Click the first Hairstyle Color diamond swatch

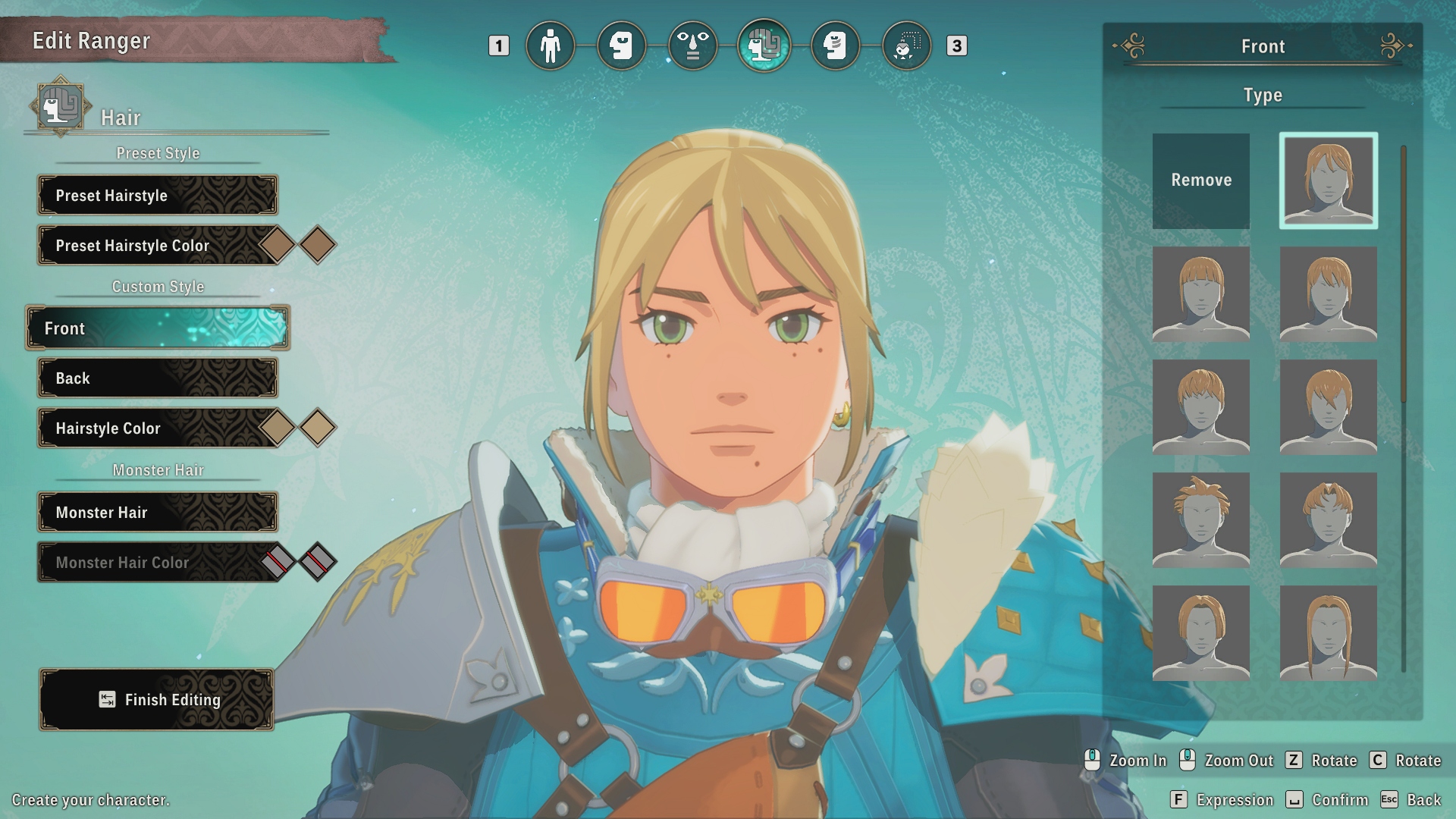pyautogui.click(x=278, y=428)
